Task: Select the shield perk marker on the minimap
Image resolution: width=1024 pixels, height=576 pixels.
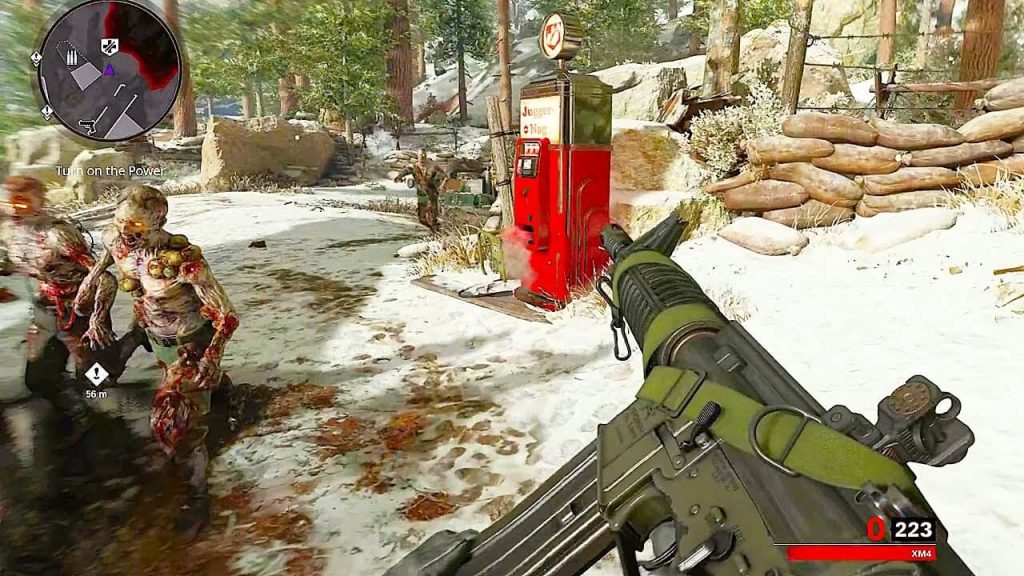Action: point(110,45)
